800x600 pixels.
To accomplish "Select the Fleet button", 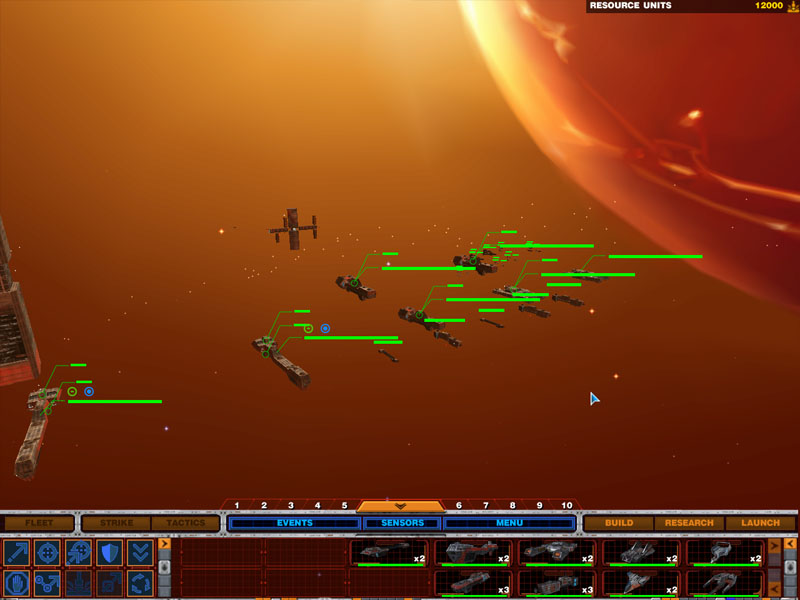I will 38,523.
